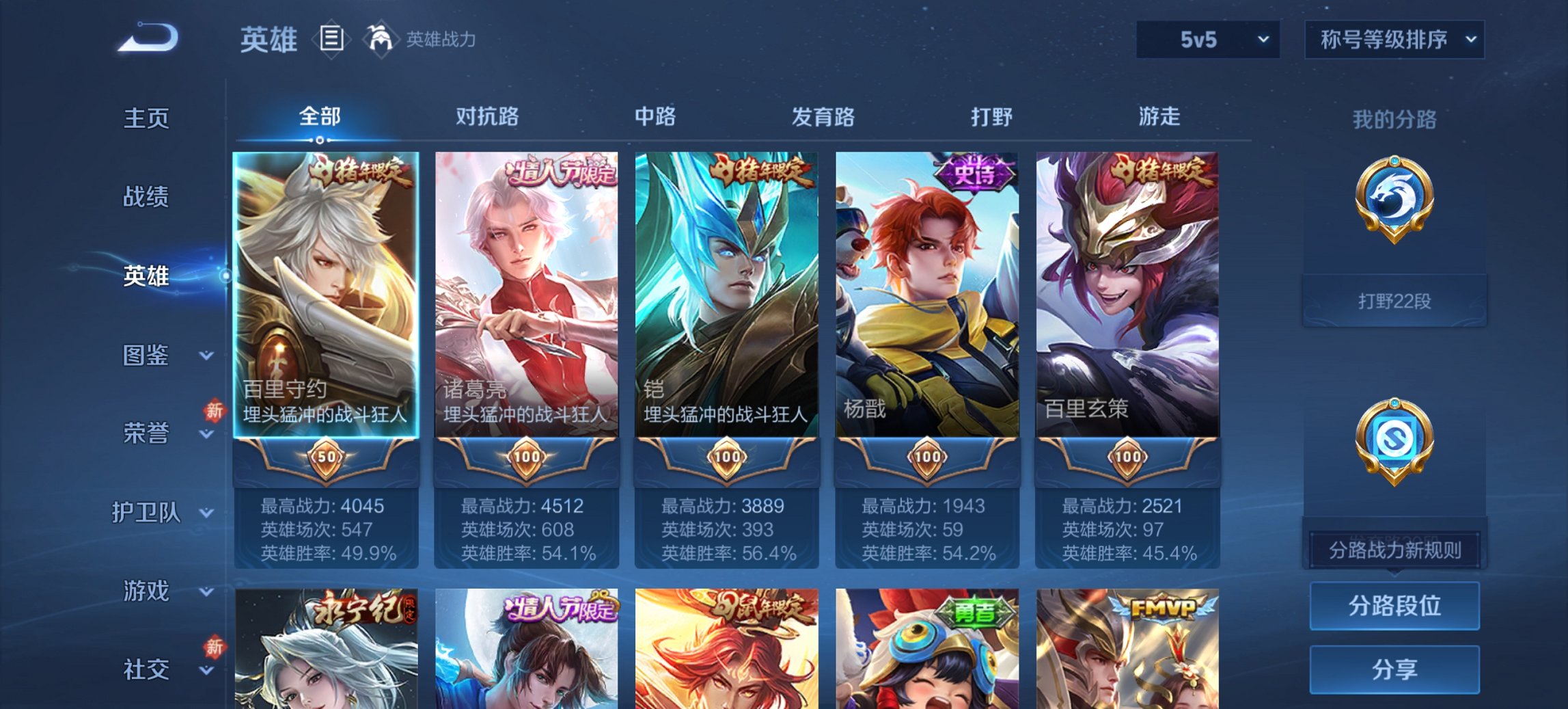
Task: Open the hero handbook icon beside 英雄 title
Action: point(332,40)
